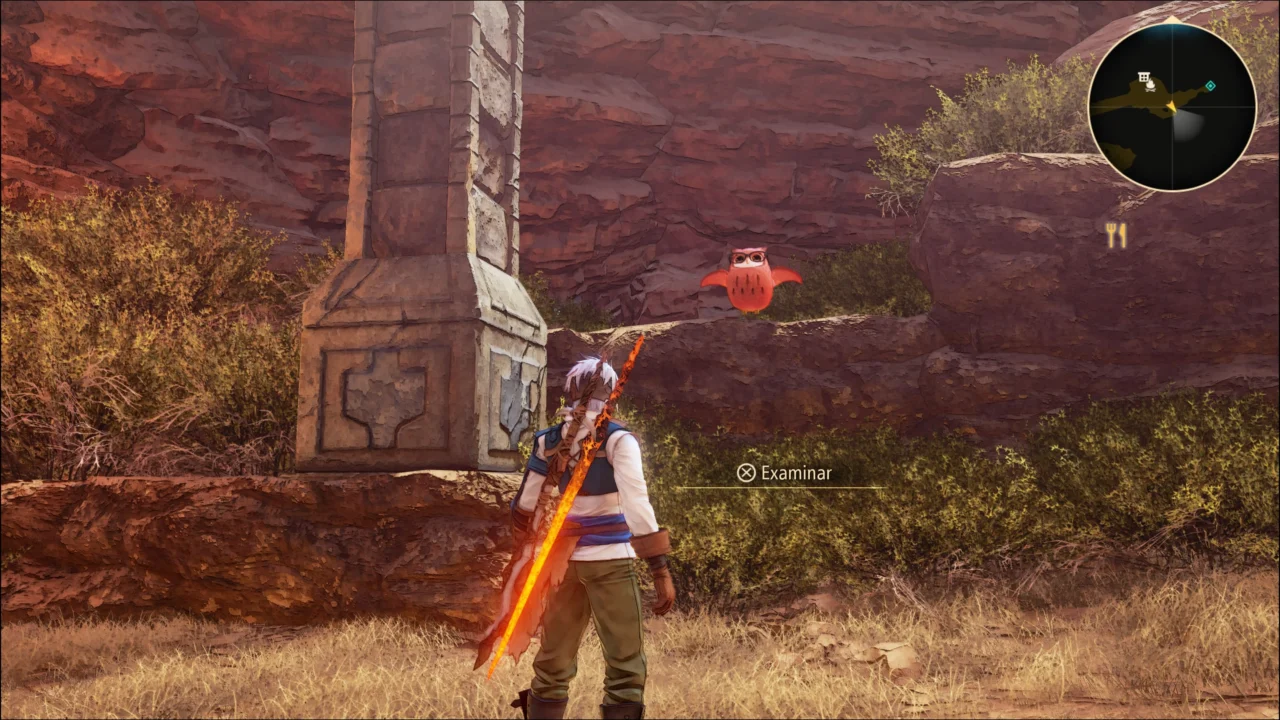Viewport: 1280px width, 720px height.
Task: Click the north indicator atop the minimap
Action: tap(1173, 19)
